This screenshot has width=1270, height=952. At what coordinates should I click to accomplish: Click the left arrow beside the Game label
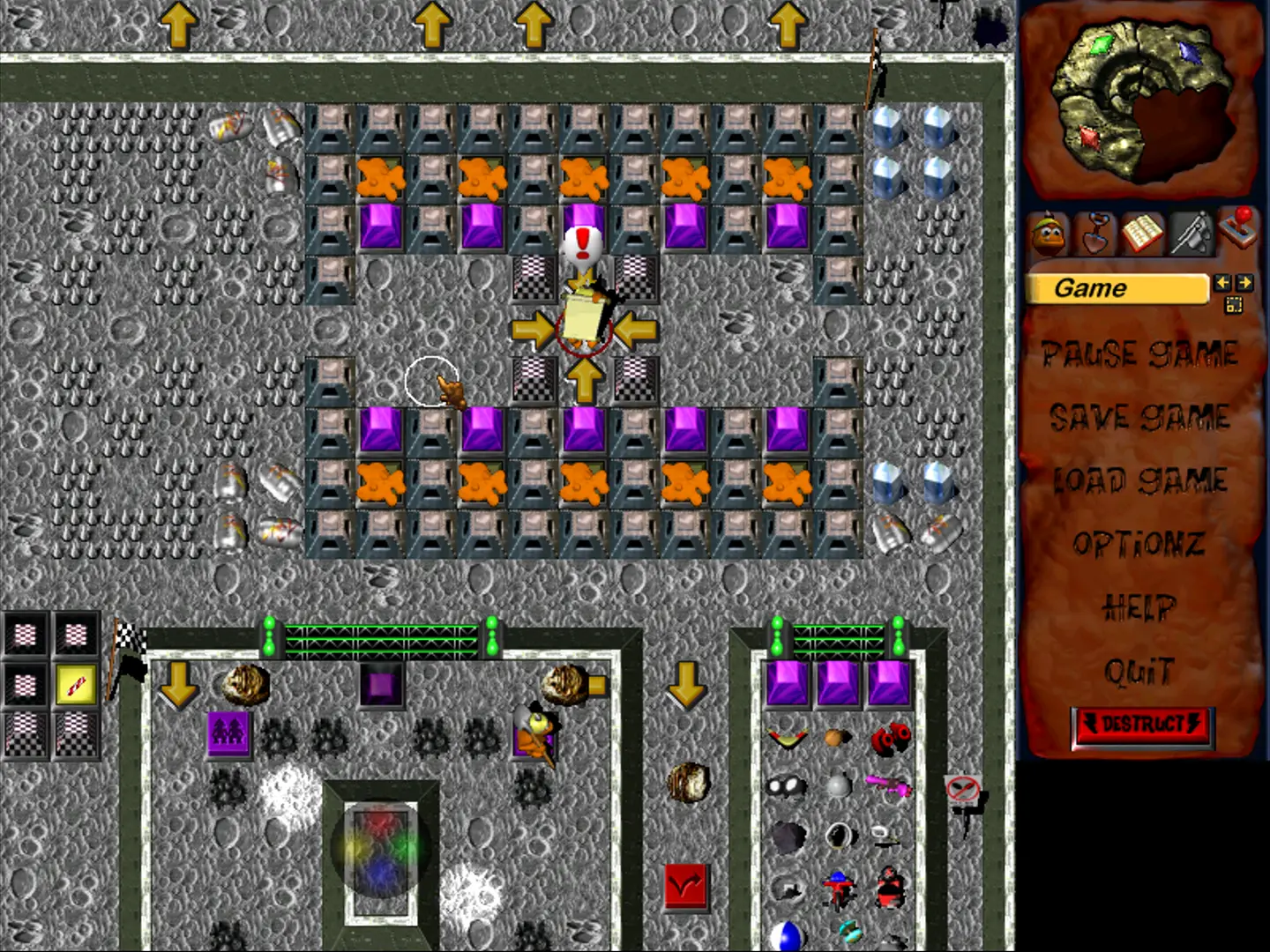point(1222,283)
